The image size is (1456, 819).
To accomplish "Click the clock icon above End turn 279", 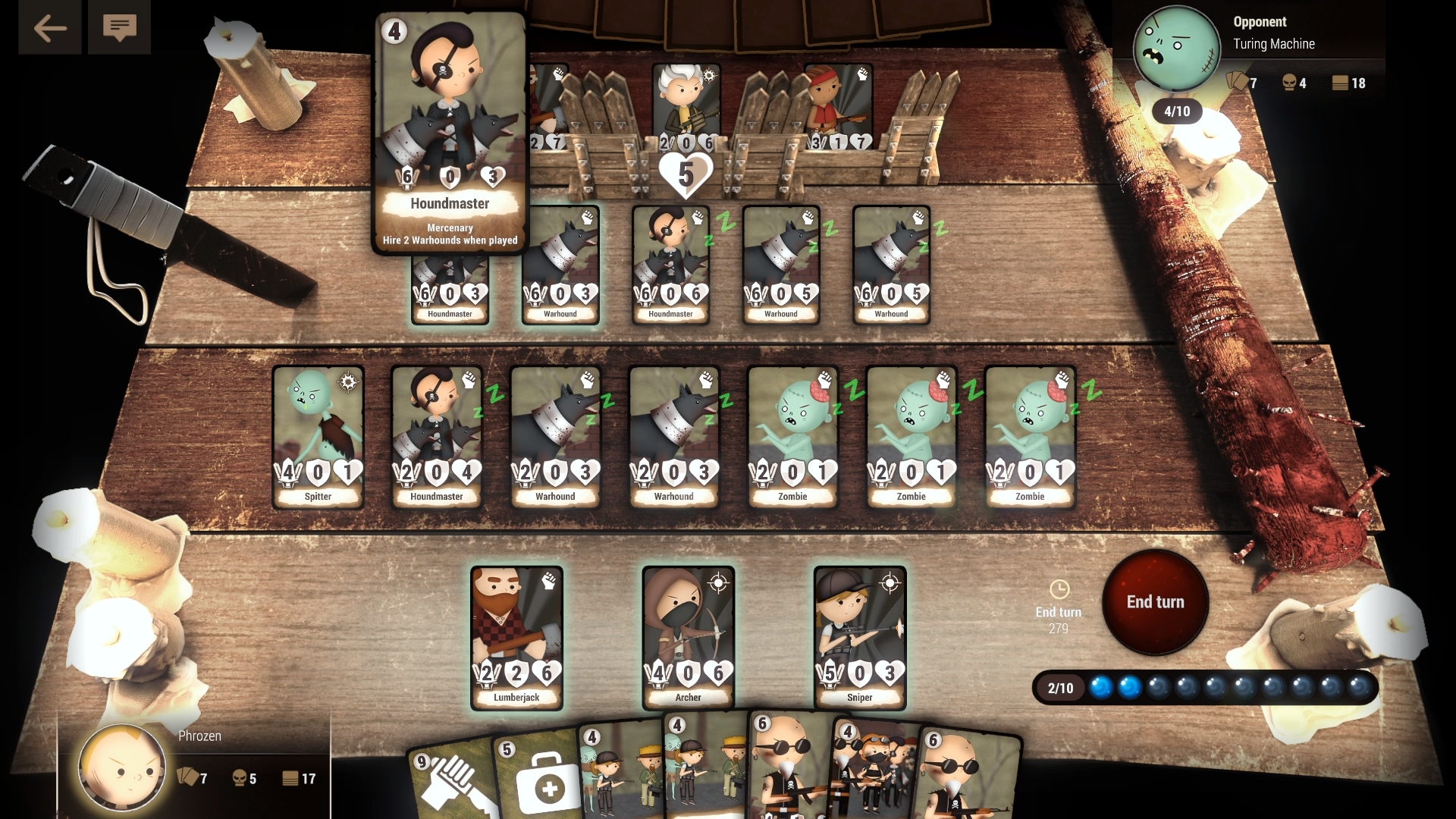I will tap(1059, 590).
